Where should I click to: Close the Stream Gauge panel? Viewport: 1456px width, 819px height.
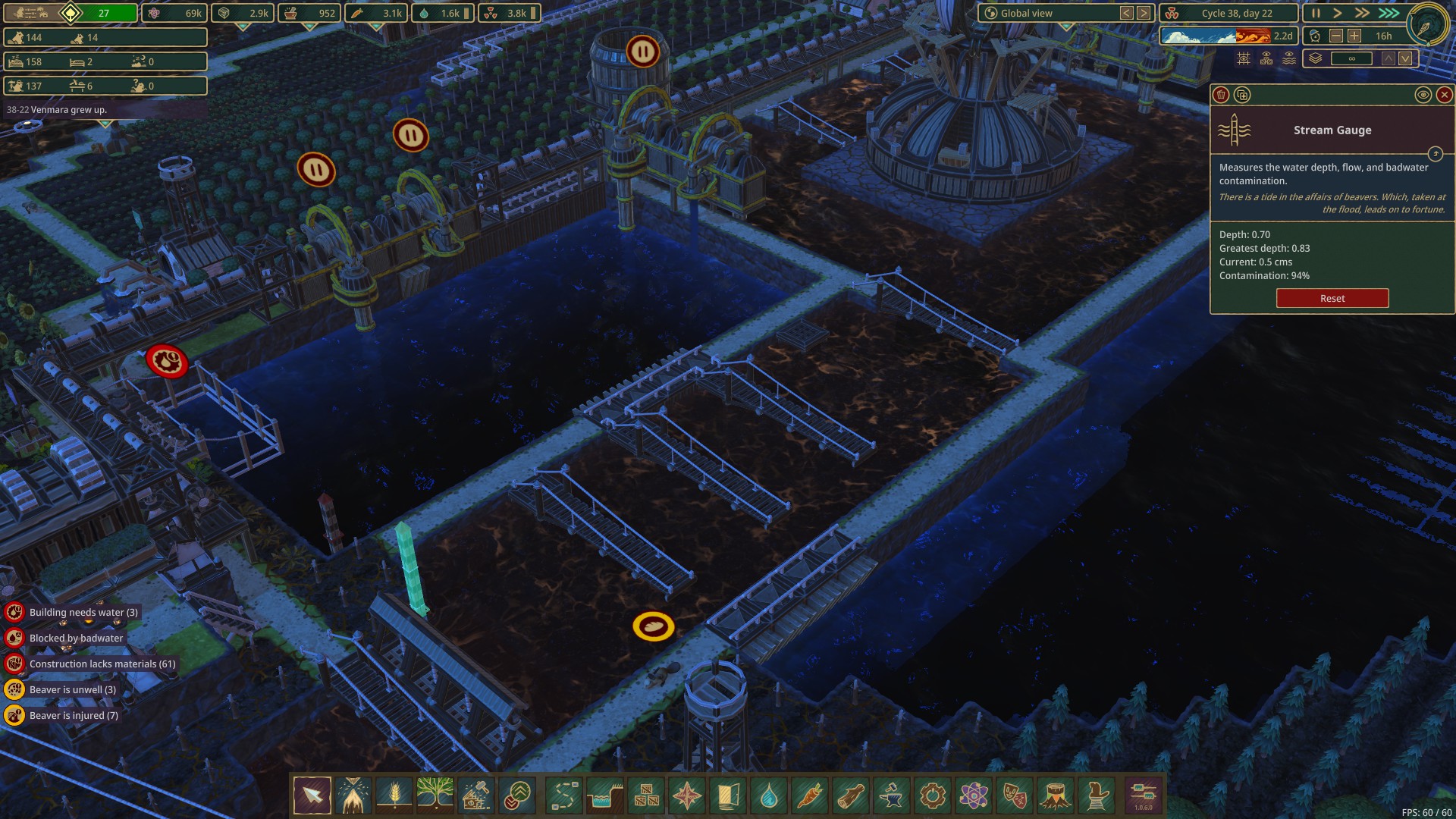coord(1444,95)
